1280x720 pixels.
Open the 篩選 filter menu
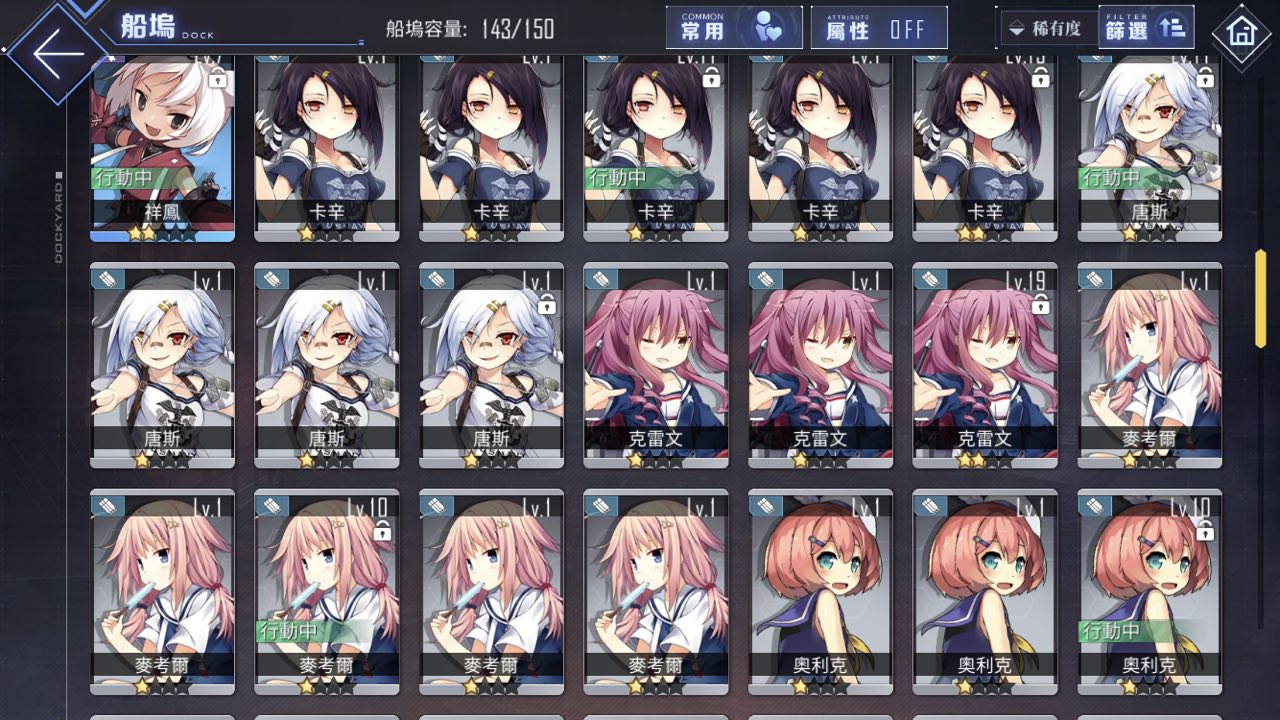1145,28
